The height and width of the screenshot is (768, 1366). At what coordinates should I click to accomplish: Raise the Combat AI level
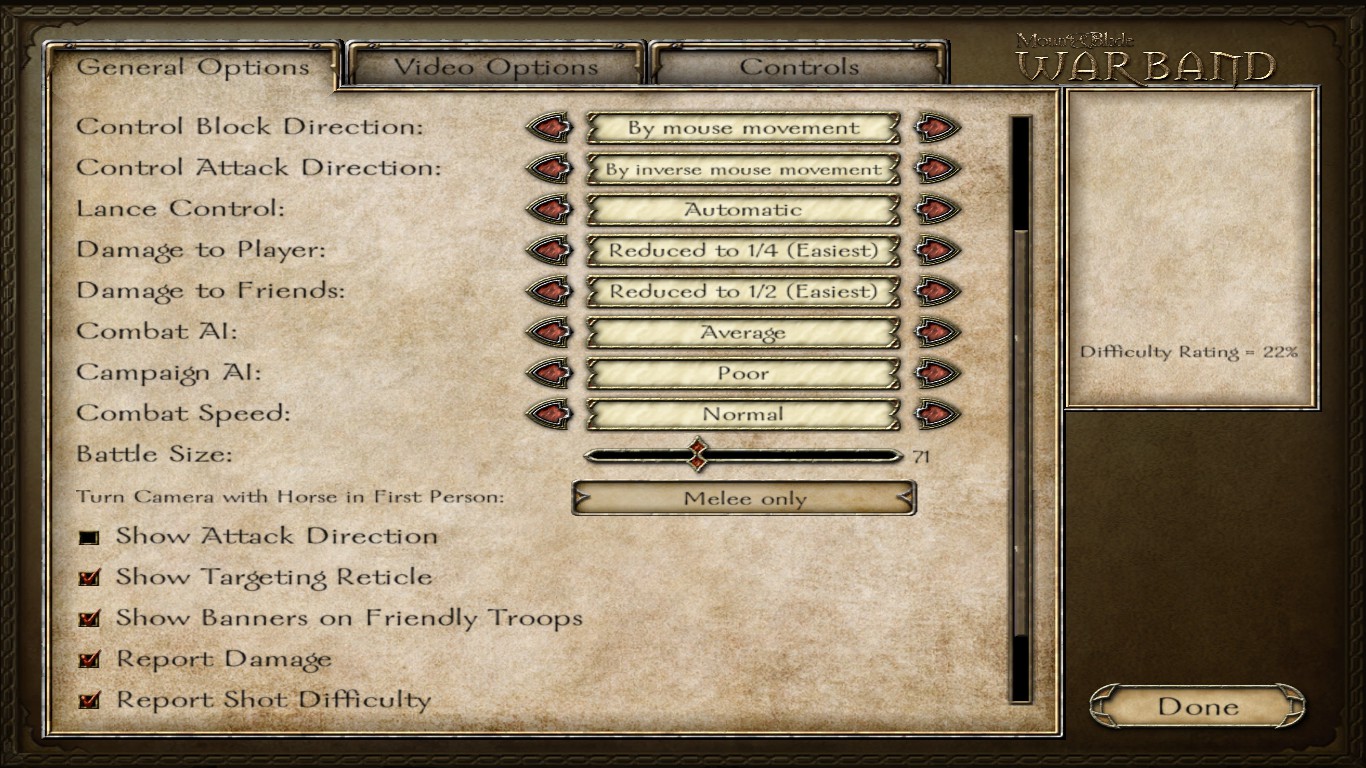[937, 333]
